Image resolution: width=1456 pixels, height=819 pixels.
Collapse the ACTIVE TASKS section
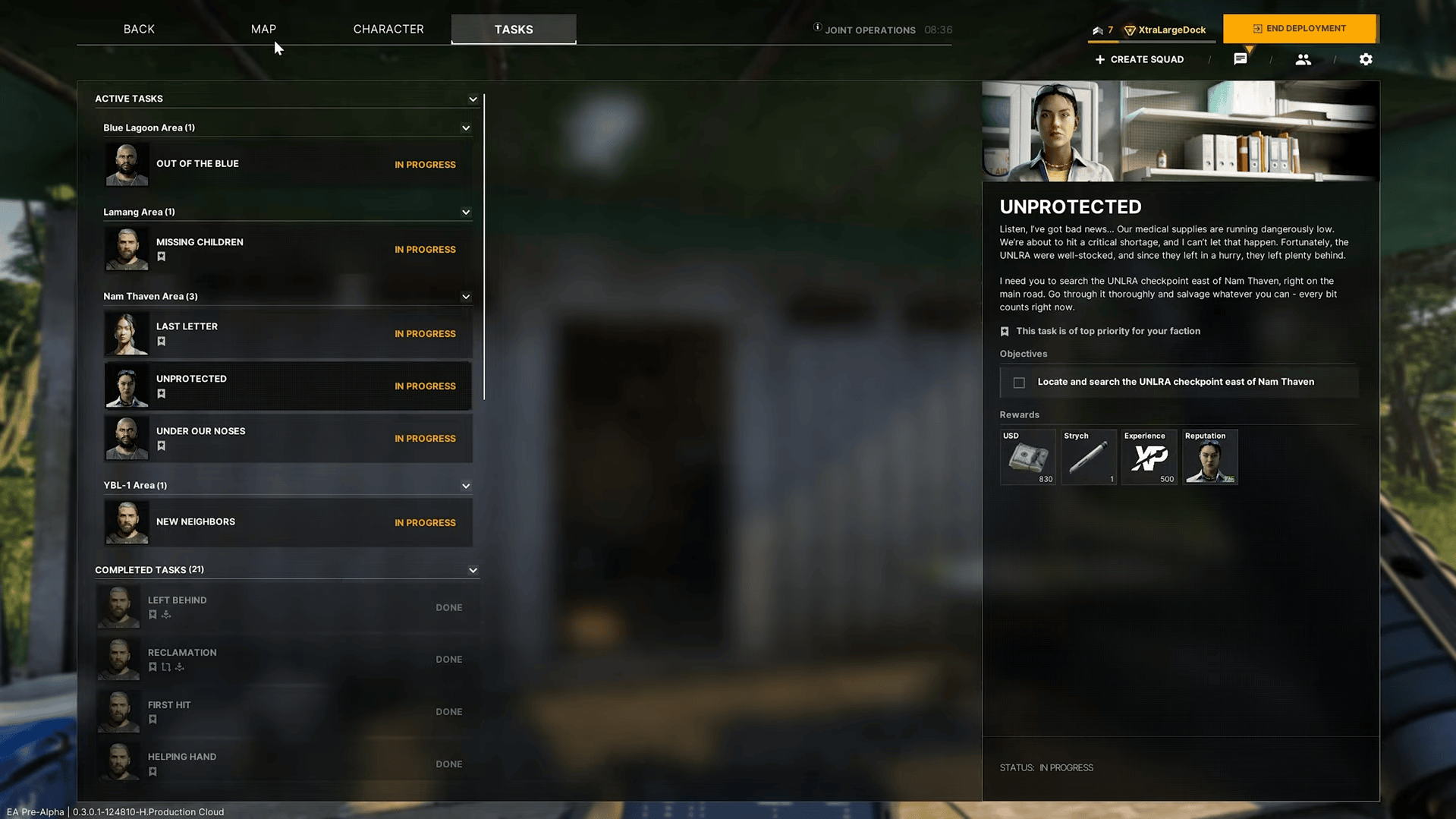click(473, 99)
